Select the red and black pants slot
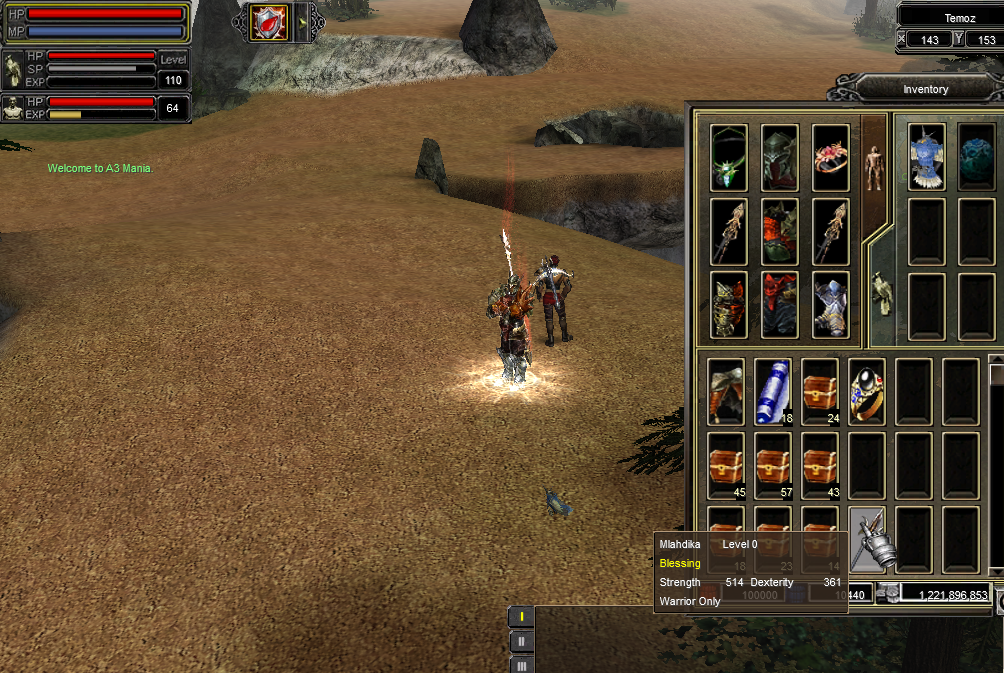This screenshot has height=673, width=1004. [x=780, y=305]
